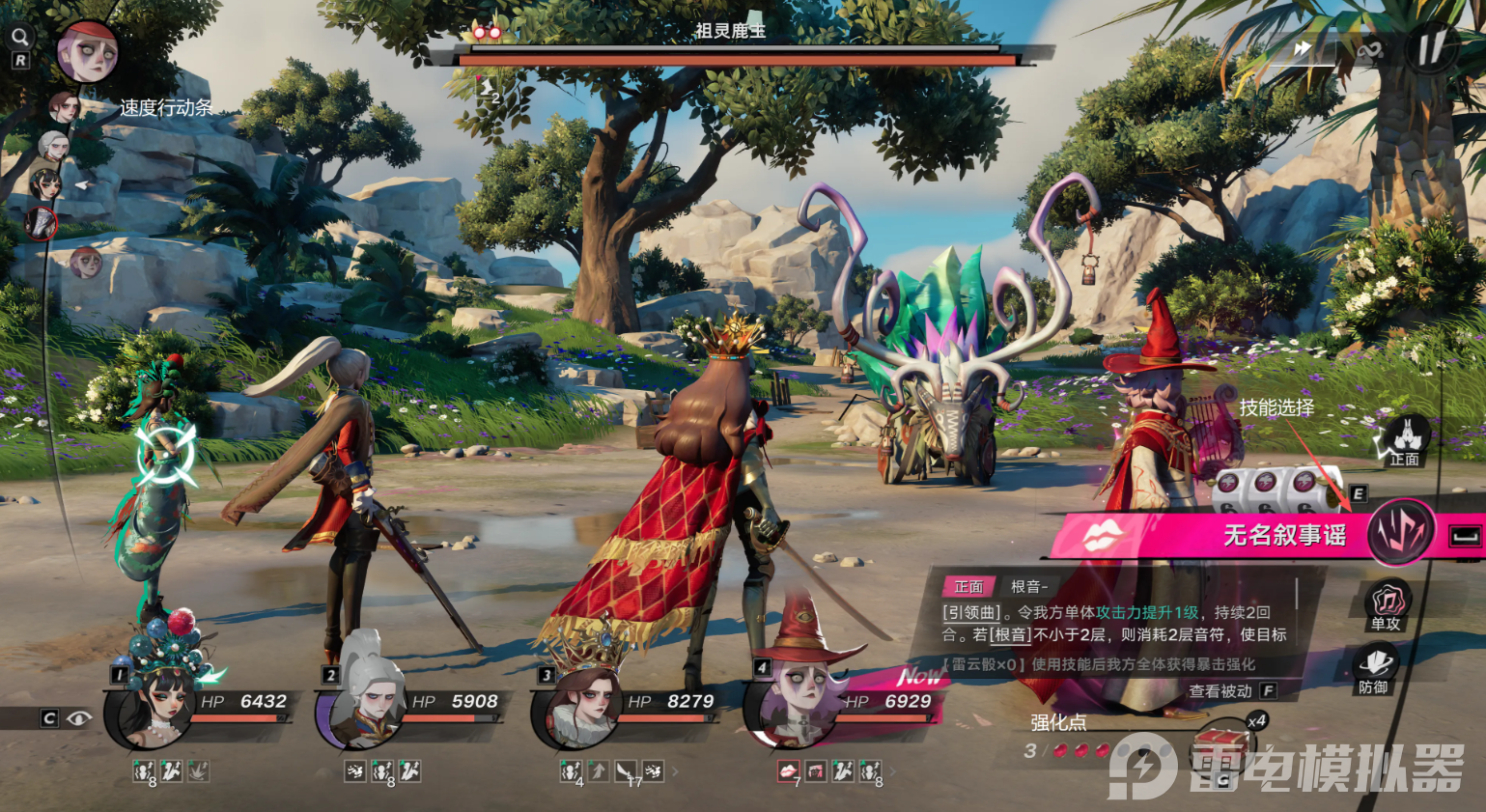Choose the 防御 defend action

[1375, 668]
